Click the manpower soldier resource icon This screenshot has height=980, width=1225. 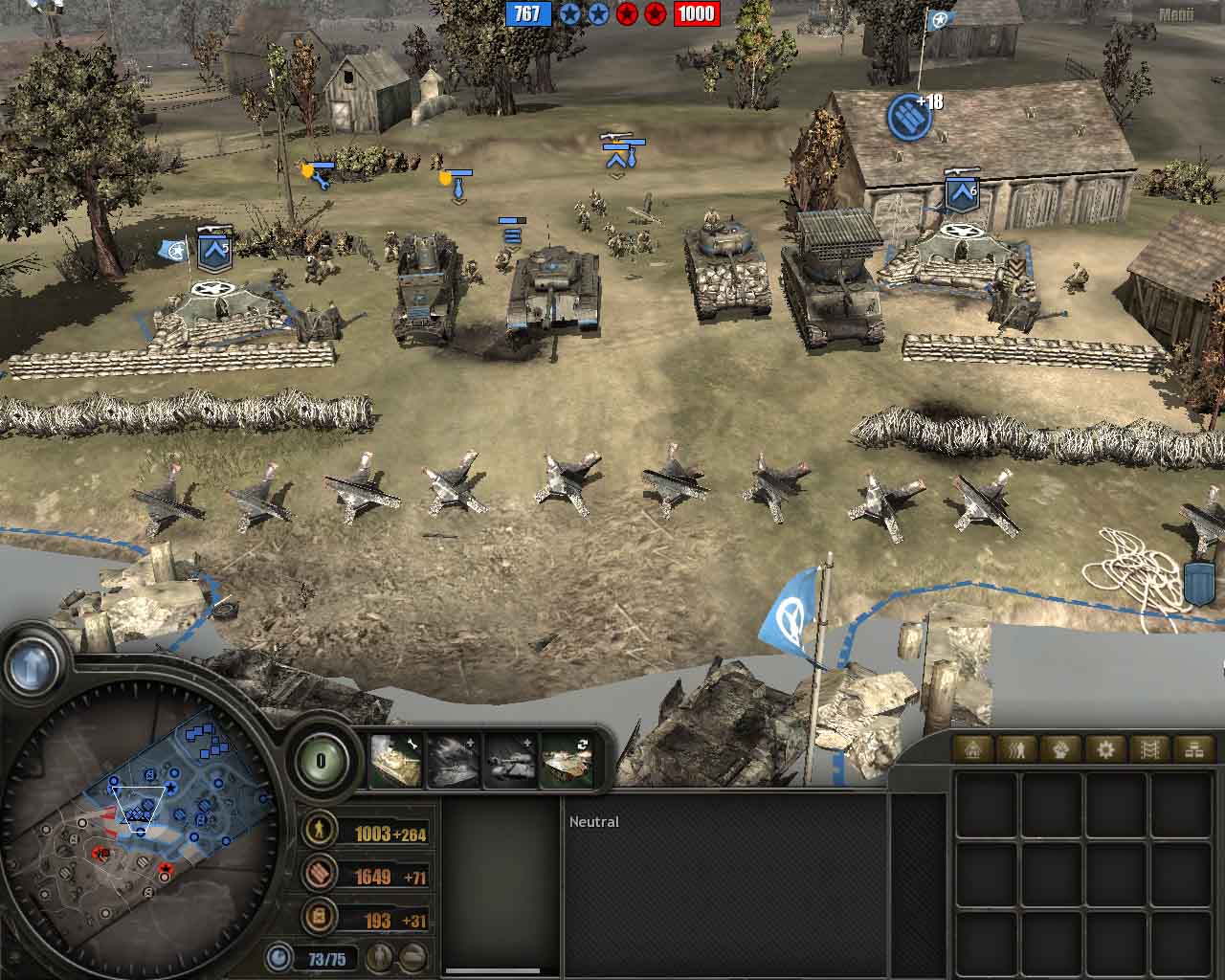319,832
